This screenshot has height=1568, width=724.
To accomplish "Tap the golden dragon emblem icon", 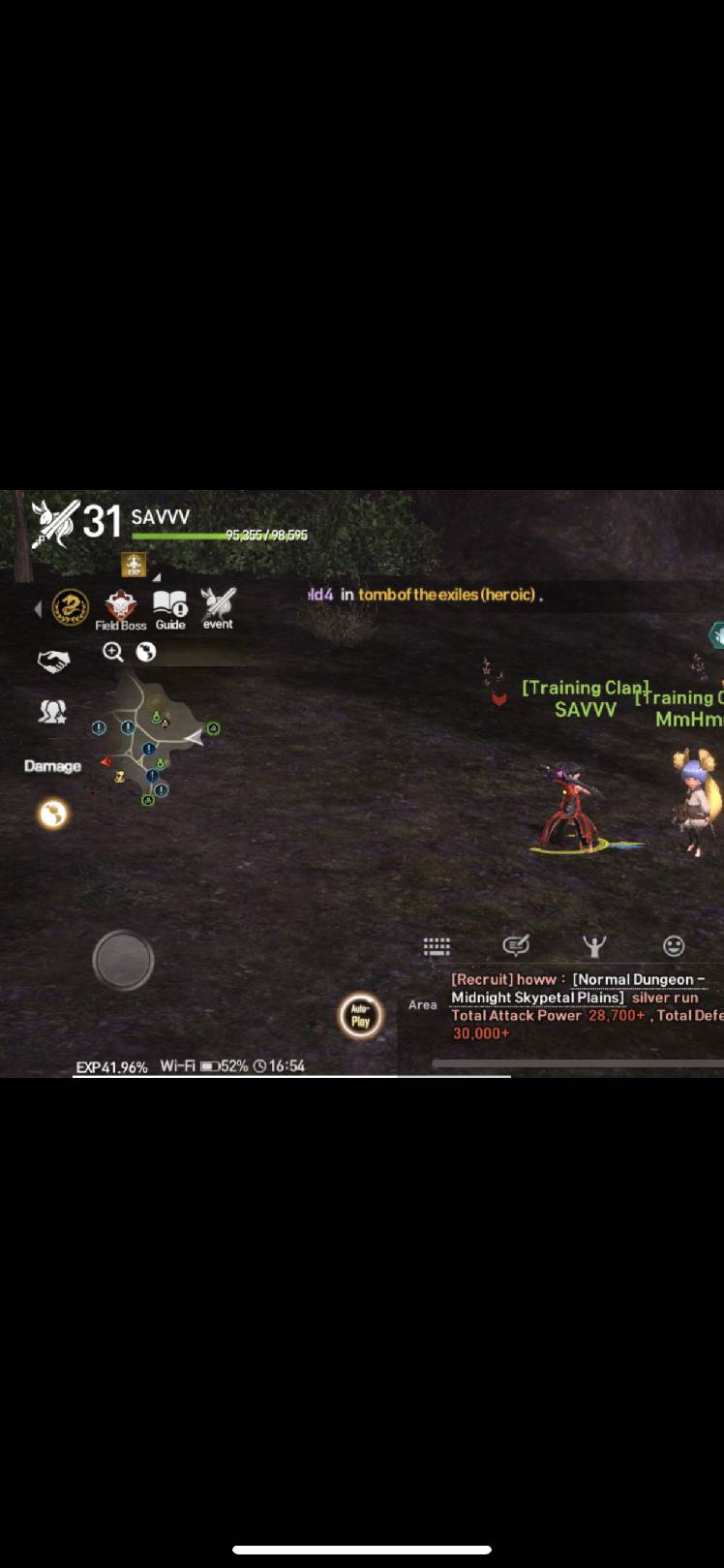I will (x=71, y=607).
